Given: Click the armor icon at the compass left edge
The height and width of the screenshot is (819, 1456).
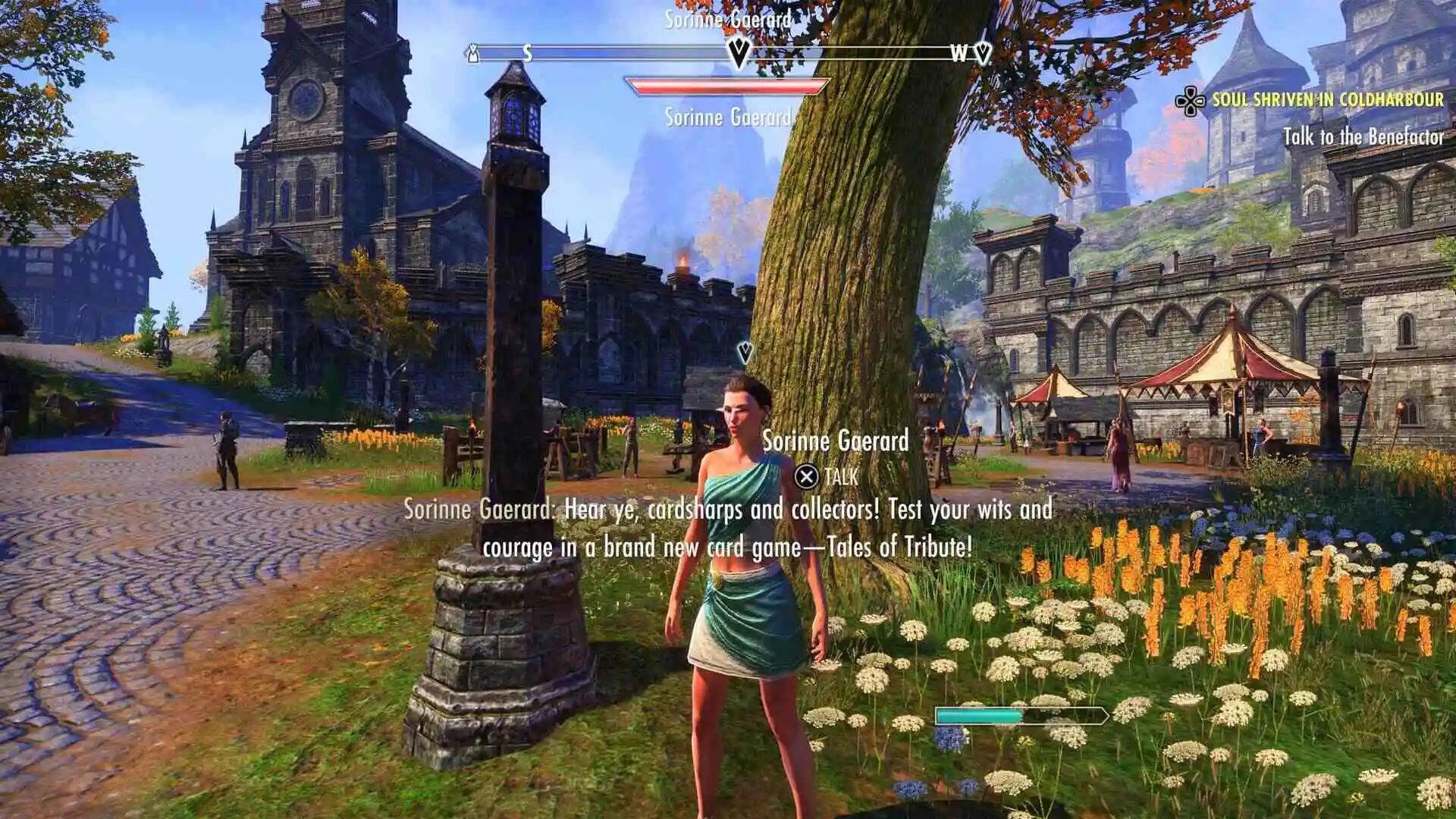Looking at the screenshot, I should pyautogui.click(x=472, y=55).
